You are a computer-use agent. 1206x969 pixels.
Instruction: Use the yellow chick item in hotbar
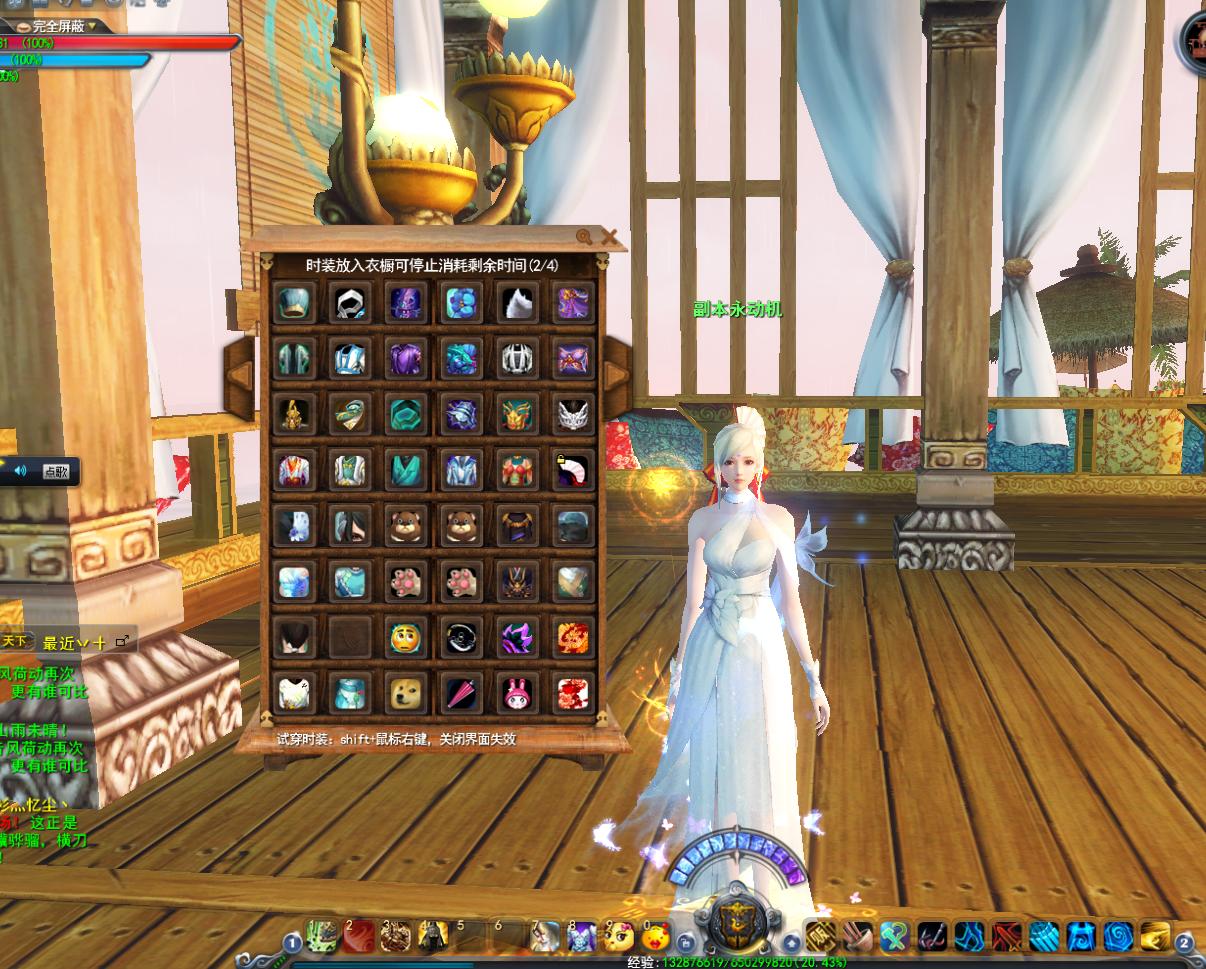pyautogui.click(x=655, y=937)
